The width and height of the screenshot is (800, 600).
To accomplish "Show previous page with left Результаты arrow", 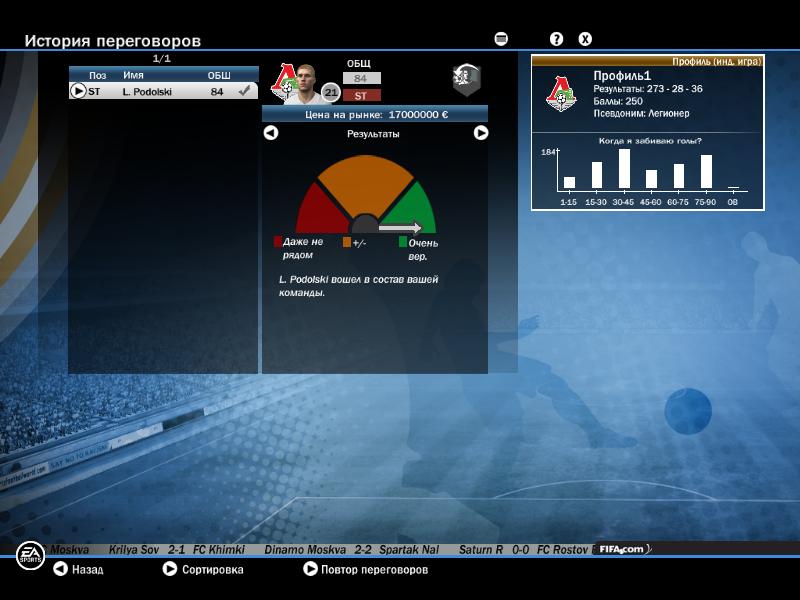I will pos(271,133).
